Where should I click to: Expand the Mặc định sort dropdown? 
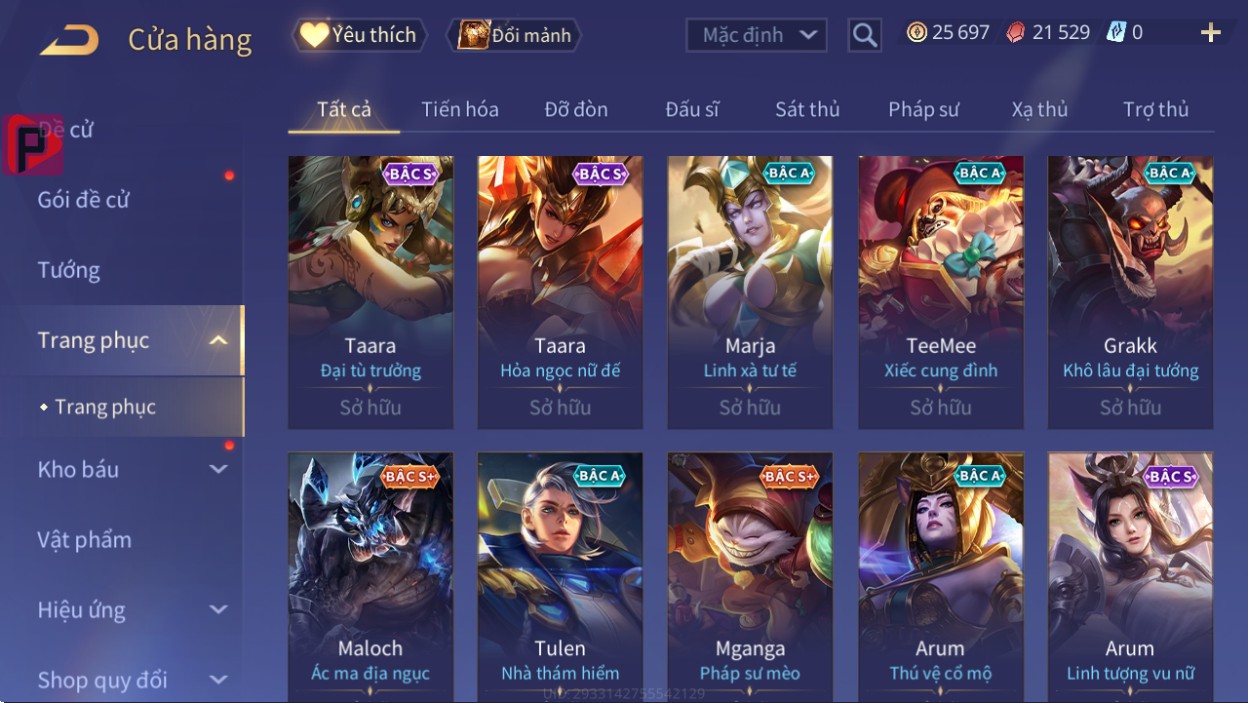pyautogui.click(x=756, y=35)
